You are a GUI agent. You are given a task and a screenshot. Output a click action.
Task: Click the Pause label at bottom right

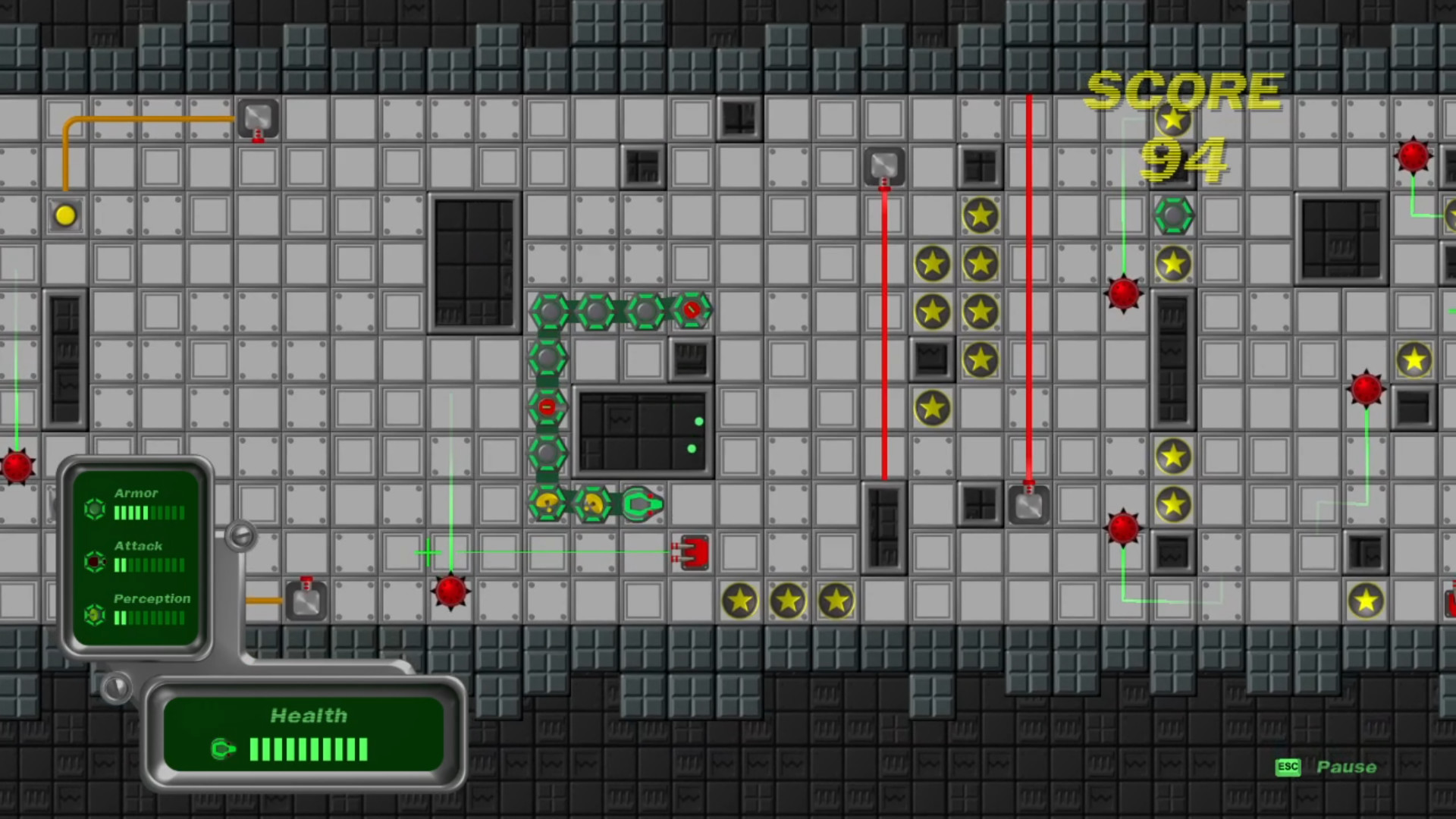(1347, 767)
